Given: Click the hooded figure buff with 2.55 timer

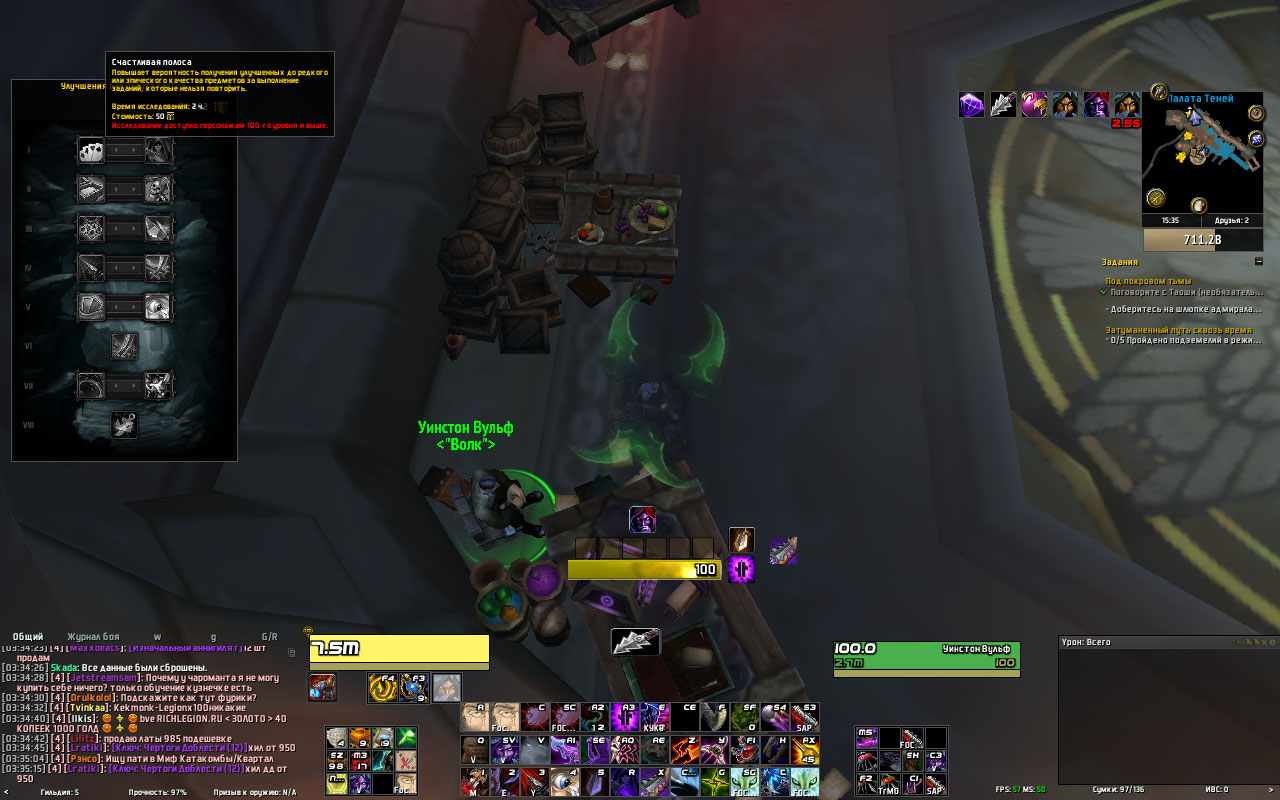Looking at the screenshot, I should [1127, 105].
